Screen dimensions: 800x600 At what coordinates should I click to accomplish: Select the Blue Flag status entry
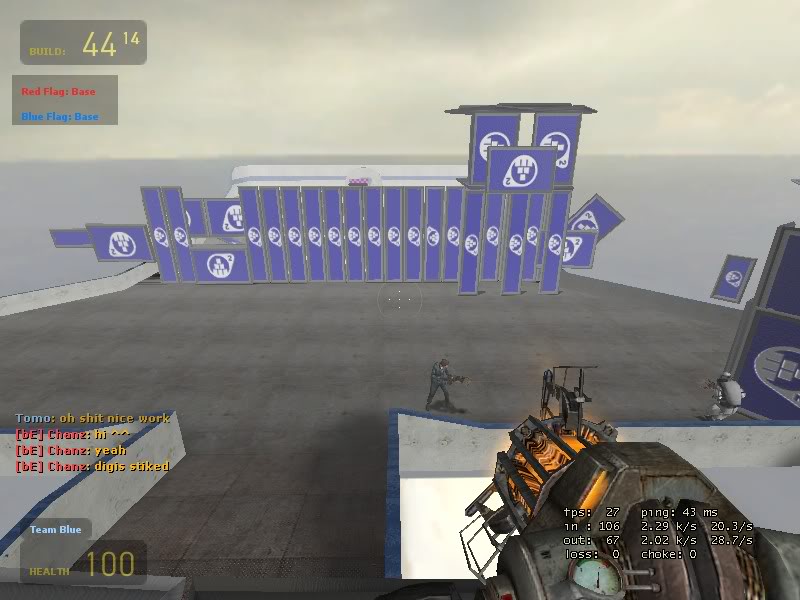pos(60,117)
